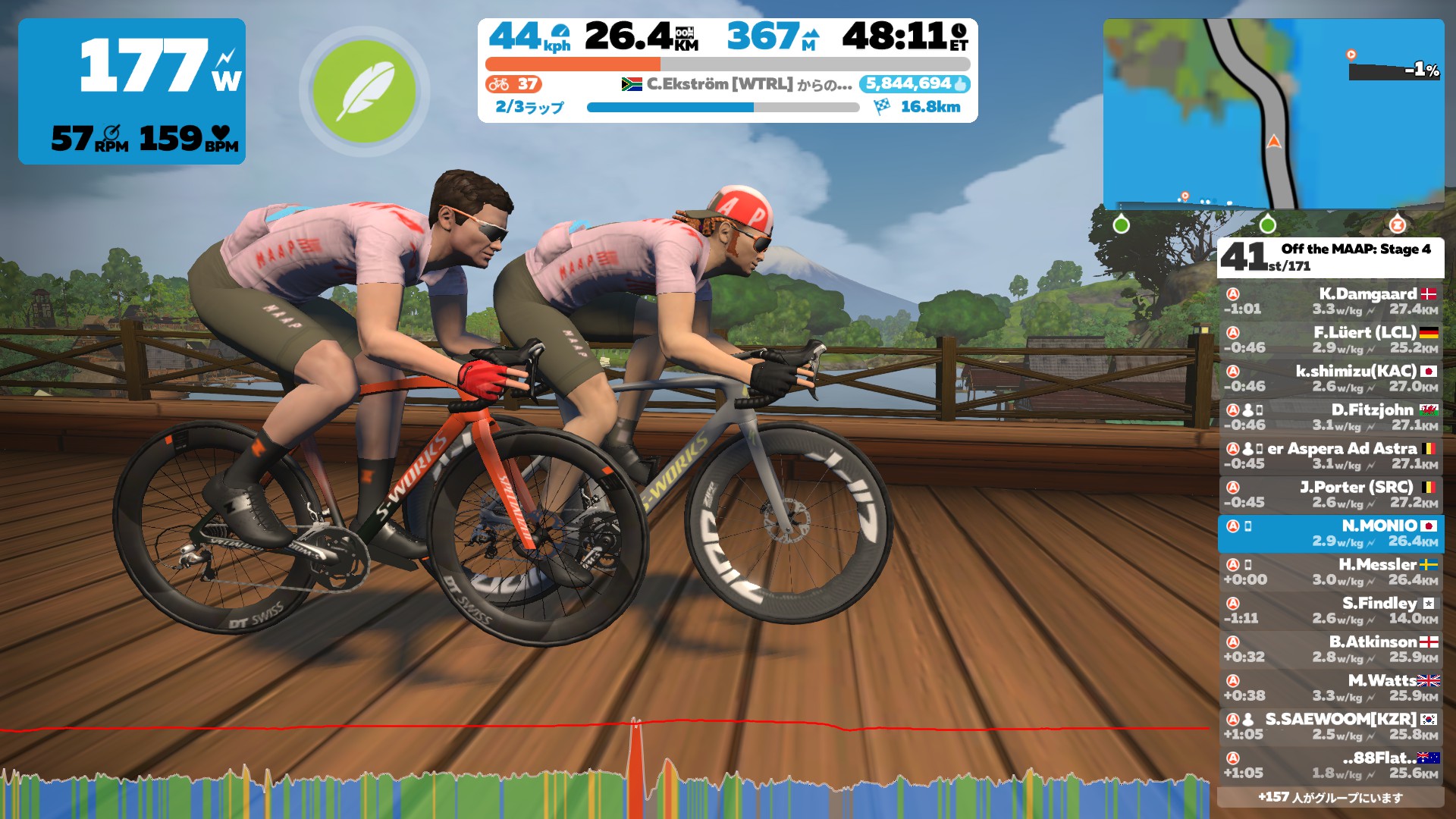
Task: Select rider K.Damgaard in the list
Action: [1331, 301]
